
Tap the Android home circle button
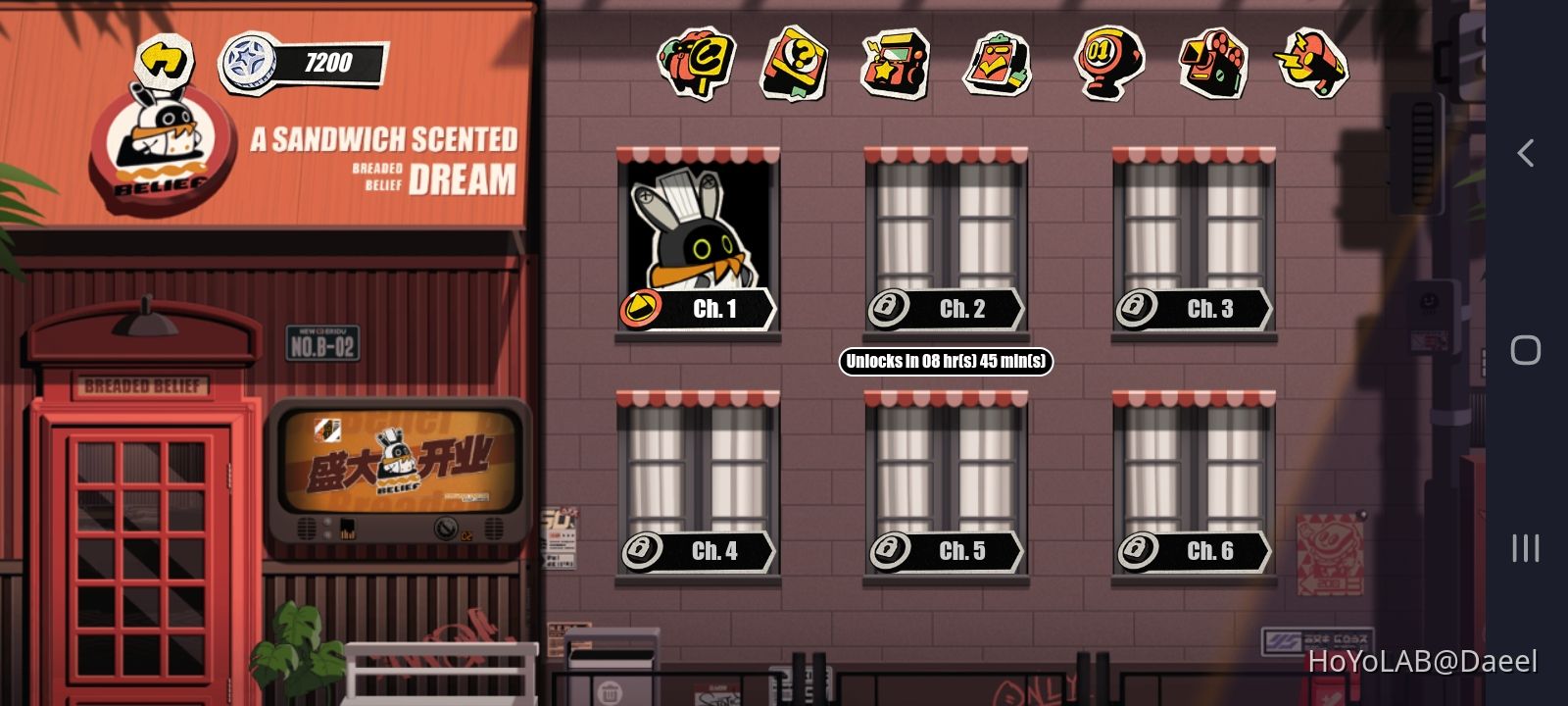1525,350
